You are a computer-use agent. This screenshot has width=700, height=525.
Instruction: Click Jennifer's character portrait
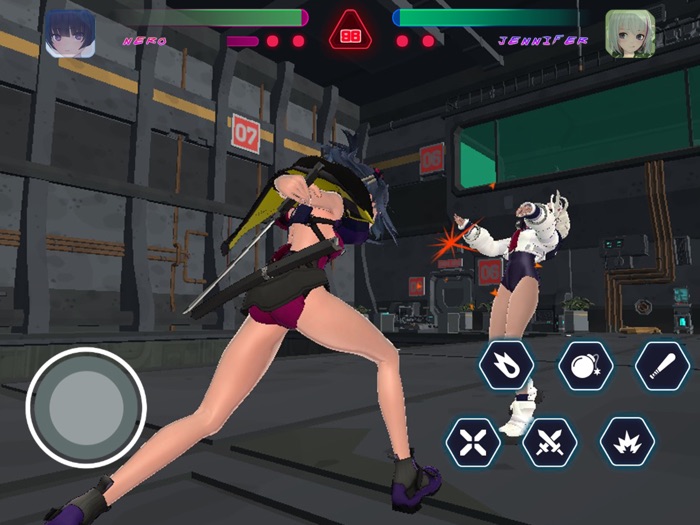click(630, 33)
